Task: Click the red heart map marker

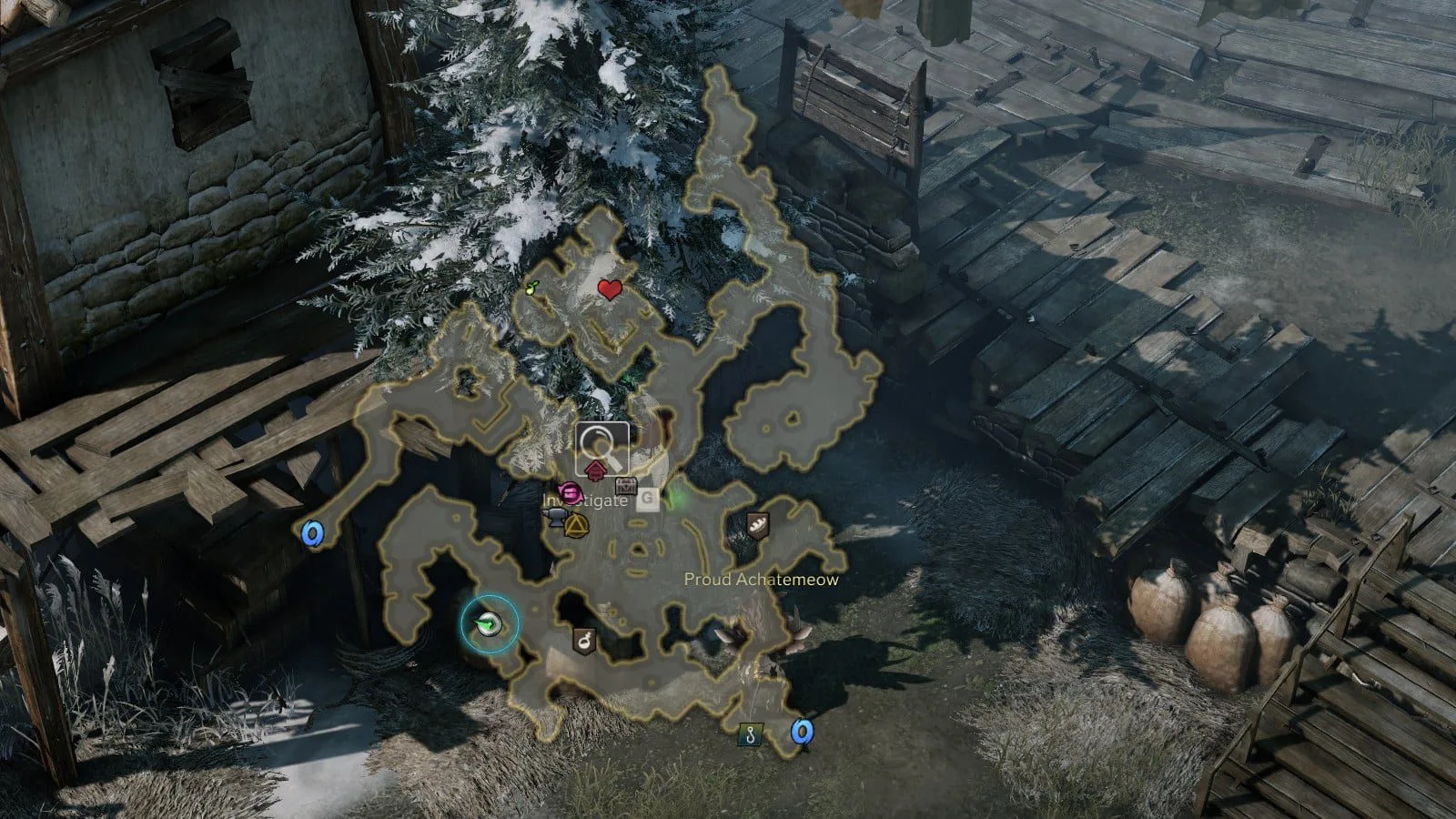Action: [610, 290]
